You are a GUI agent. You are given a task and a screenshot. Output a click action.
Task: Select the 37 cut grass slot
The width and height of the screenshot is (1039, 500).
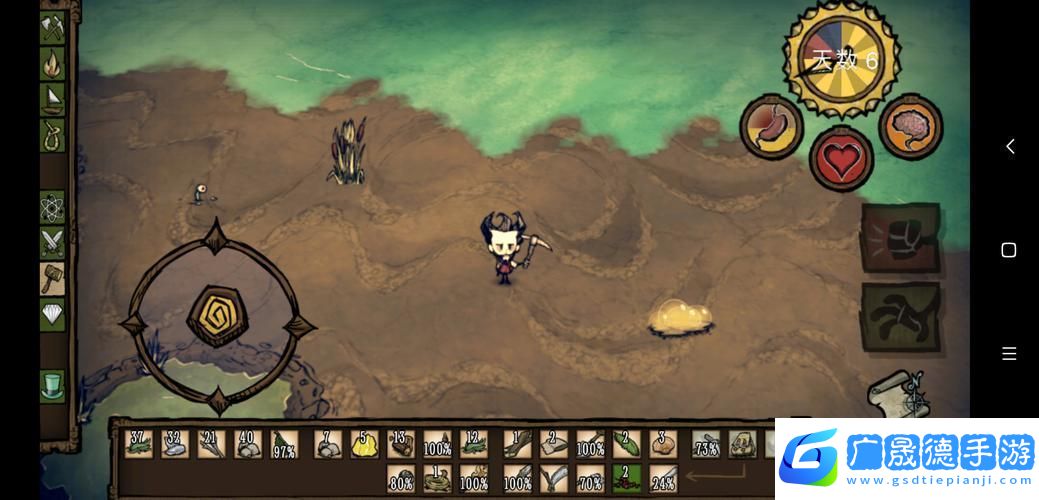pyautogui.click(x=139, y=444)
